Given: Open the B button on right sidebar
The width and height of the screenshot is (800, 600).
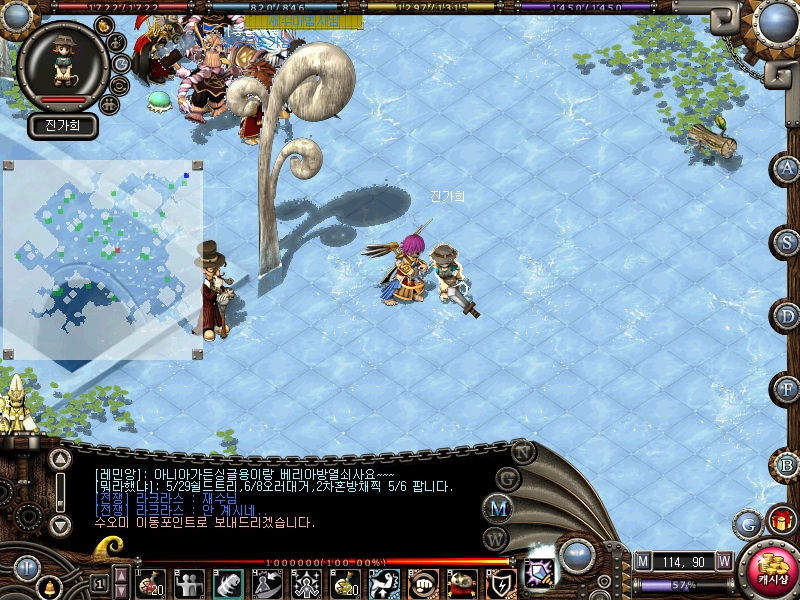Looking at the screenshot, I should pos(788,464).
